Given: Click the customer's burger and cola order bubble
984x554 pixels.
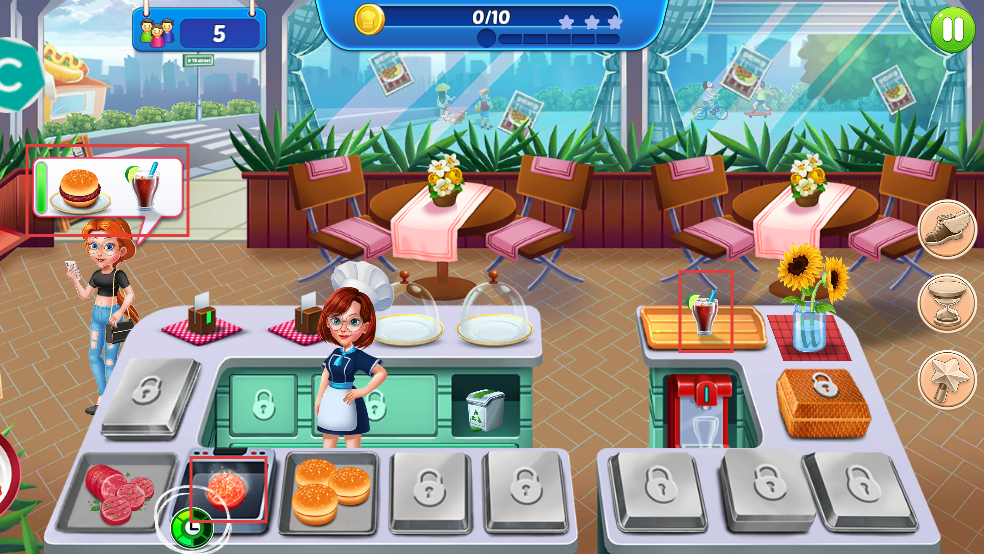Looking at the screenshot, I should point(107,188).
